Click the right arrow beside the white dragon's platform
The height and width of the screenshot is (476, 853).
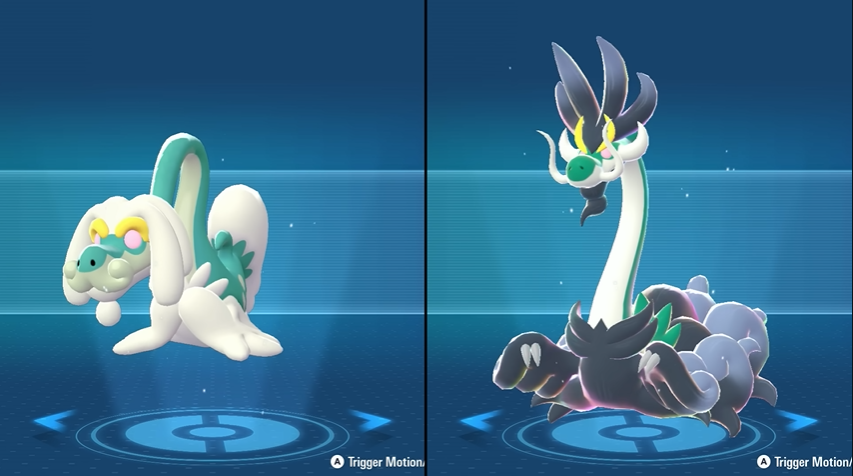372,421
